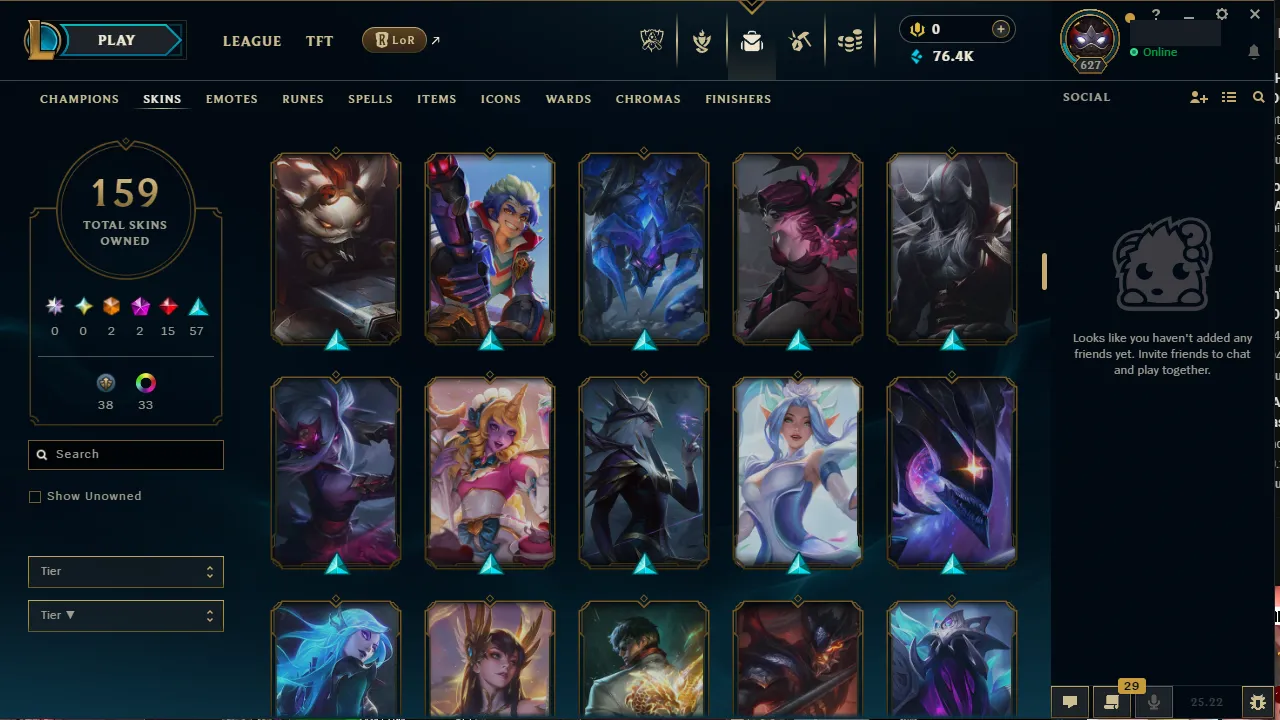Open the bug report icon
This screenshot has width=1280, height=720.
point(1258,702)
